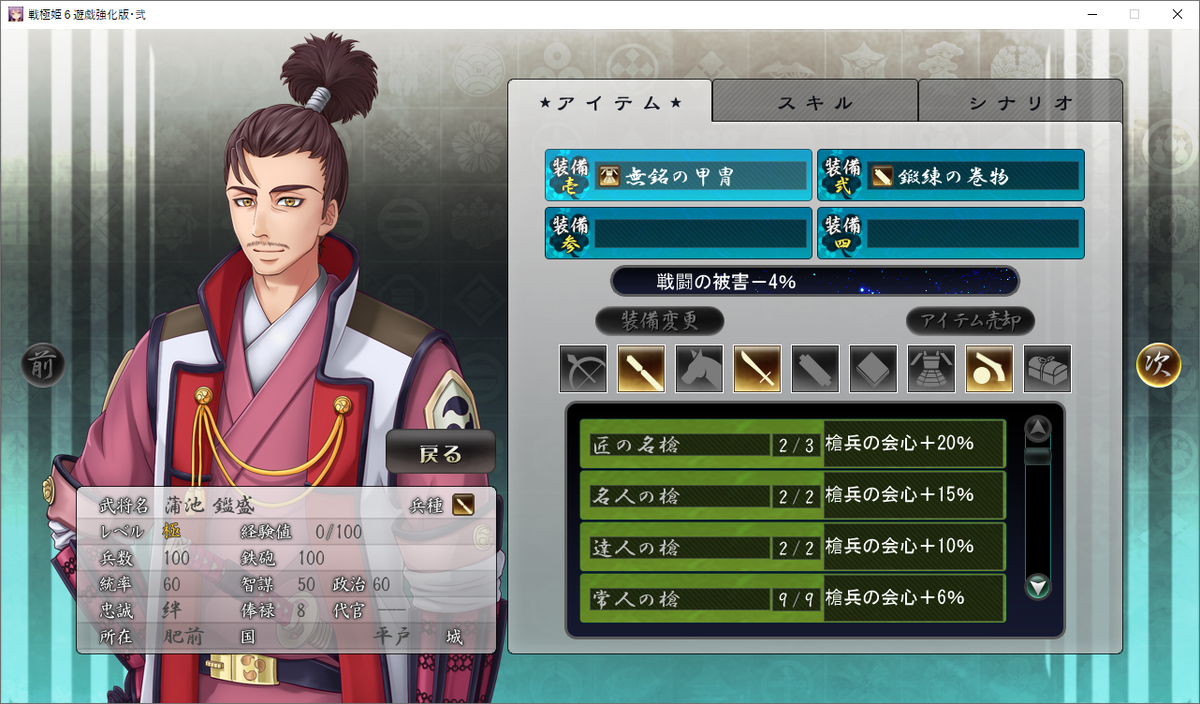Select the empty 装備参 slot
This screenshot has height=704, width=1200.
point(678,233)
